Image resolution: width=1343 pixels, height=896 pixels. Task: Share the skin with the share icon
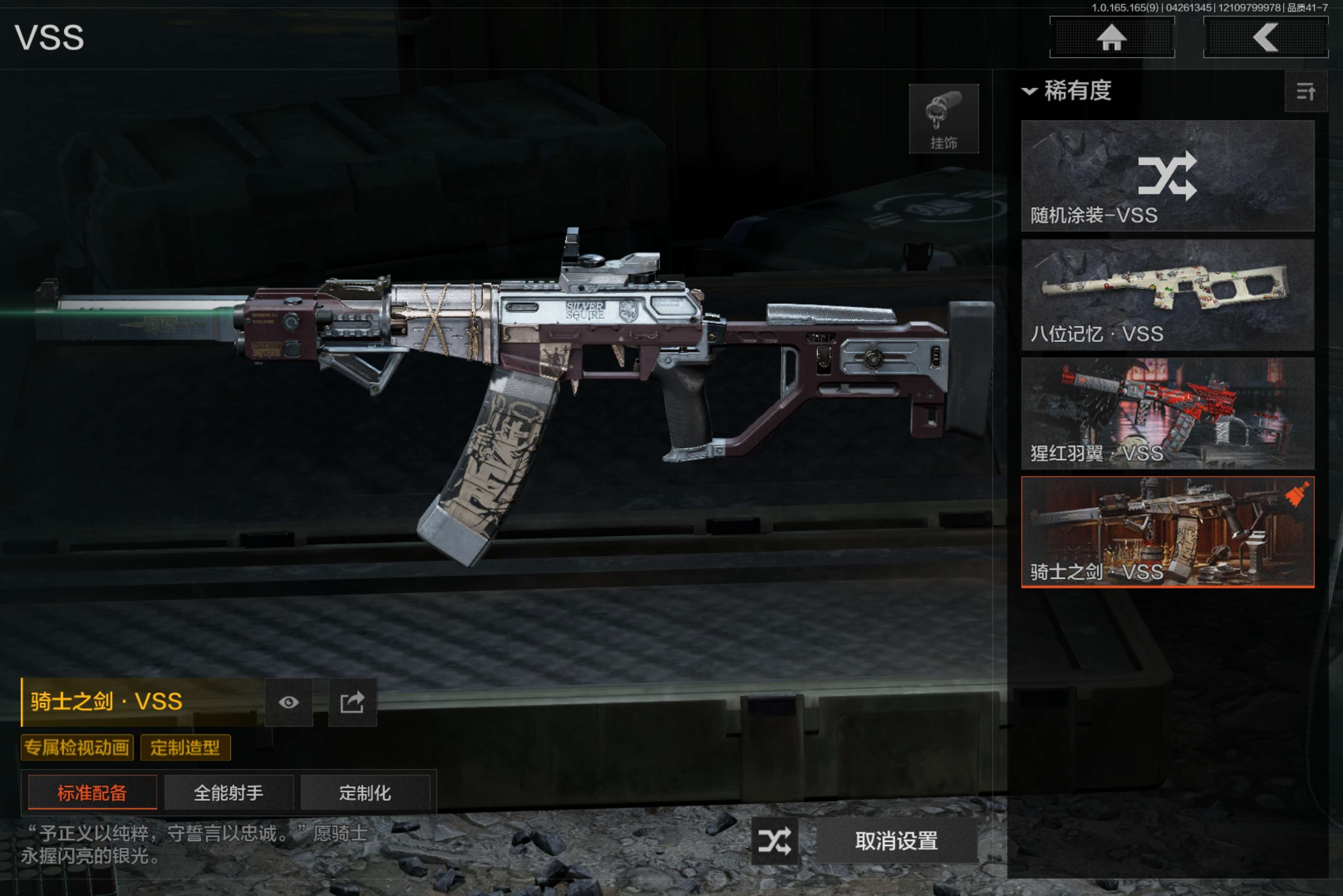[352, 702]
